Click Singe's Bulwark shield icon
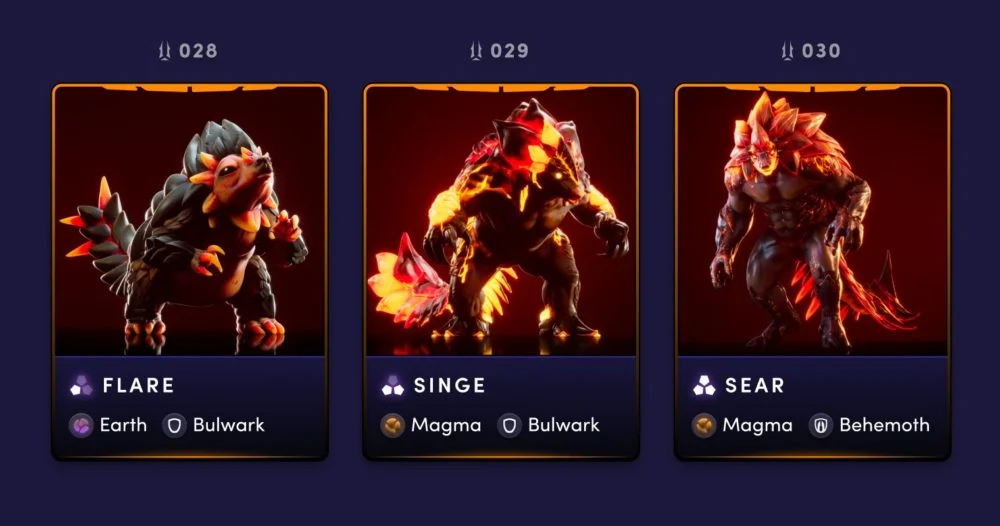This screenshot has height=526, width=1000. click(509, 425)
